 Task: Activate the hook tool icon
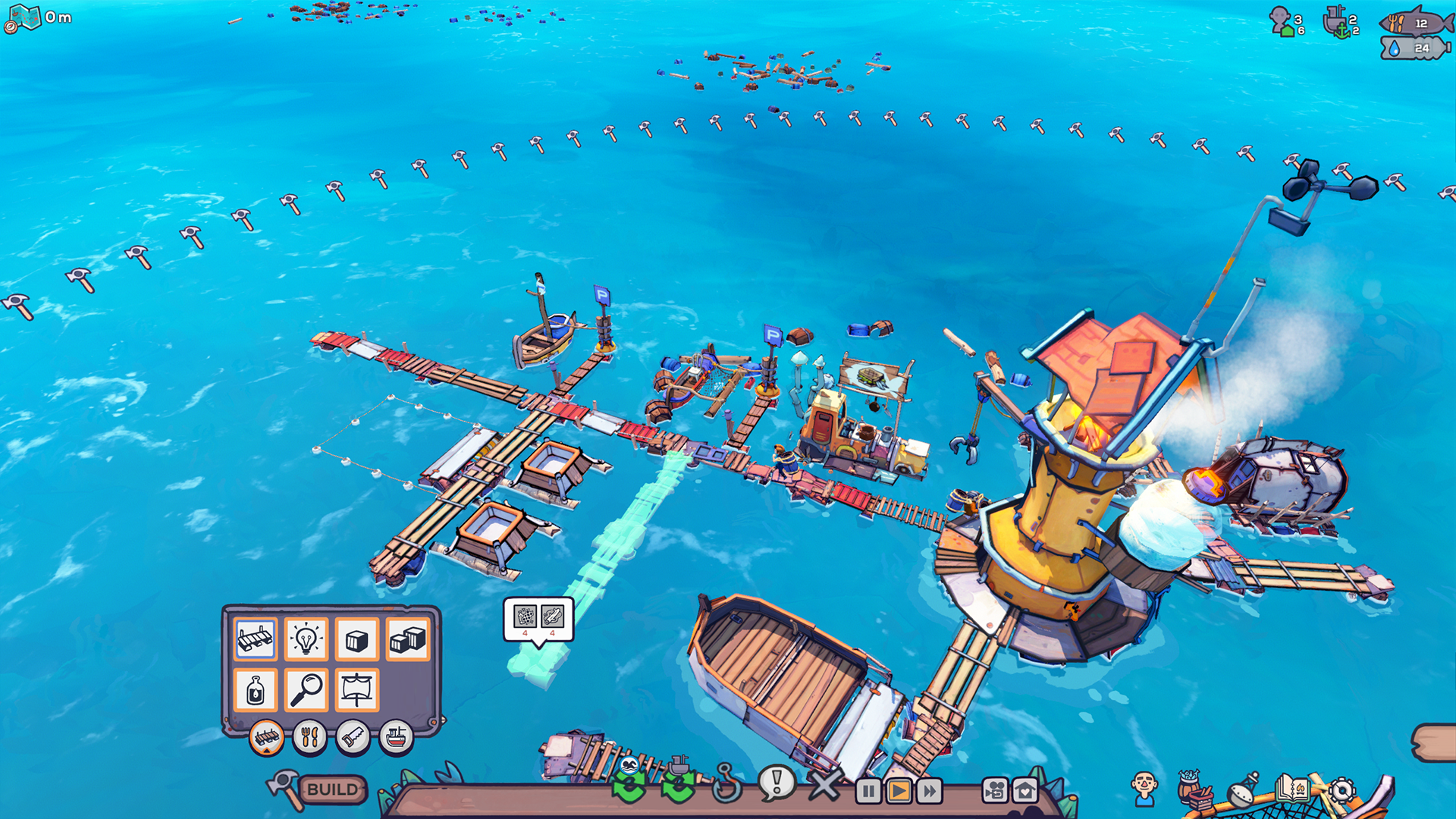pyautogui.click(x=726, y=783)
